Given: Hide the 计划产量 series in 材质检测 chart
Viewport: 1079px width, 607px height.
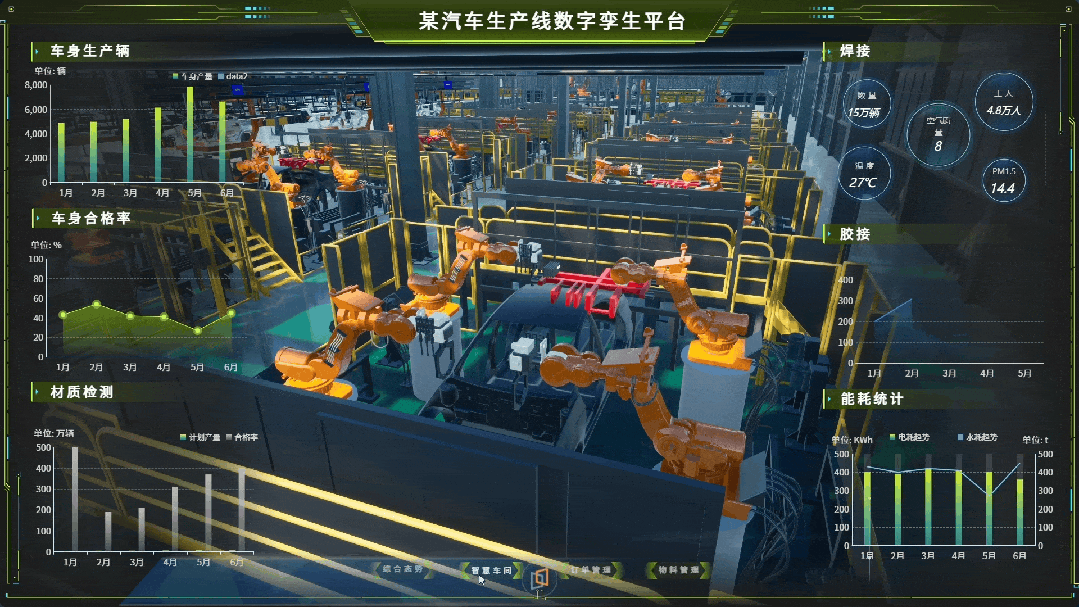Looking at the screenshot, I should pos(200,438).
